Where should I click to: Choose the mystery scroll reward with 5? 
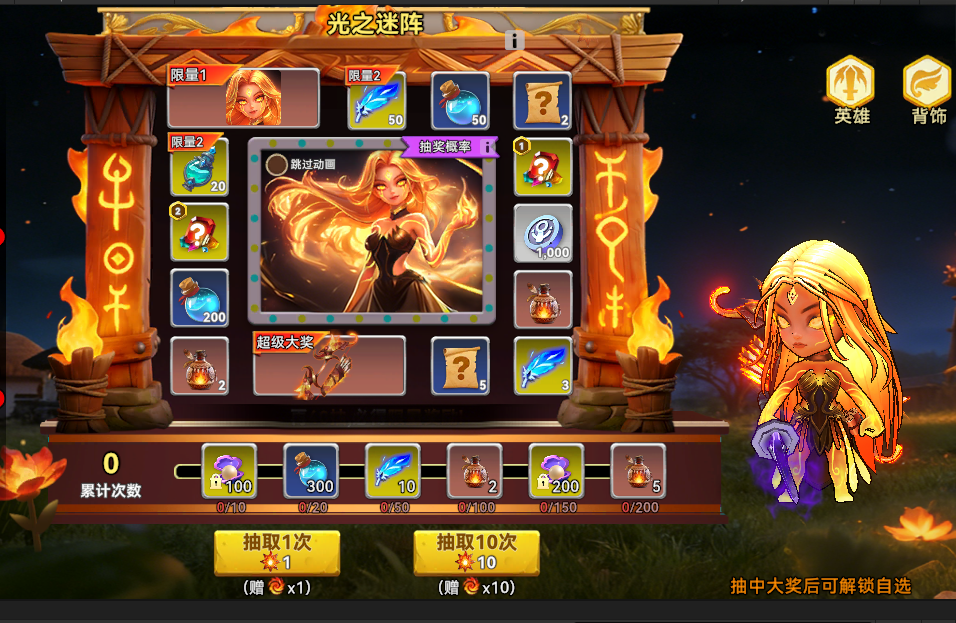pos(460,365)
